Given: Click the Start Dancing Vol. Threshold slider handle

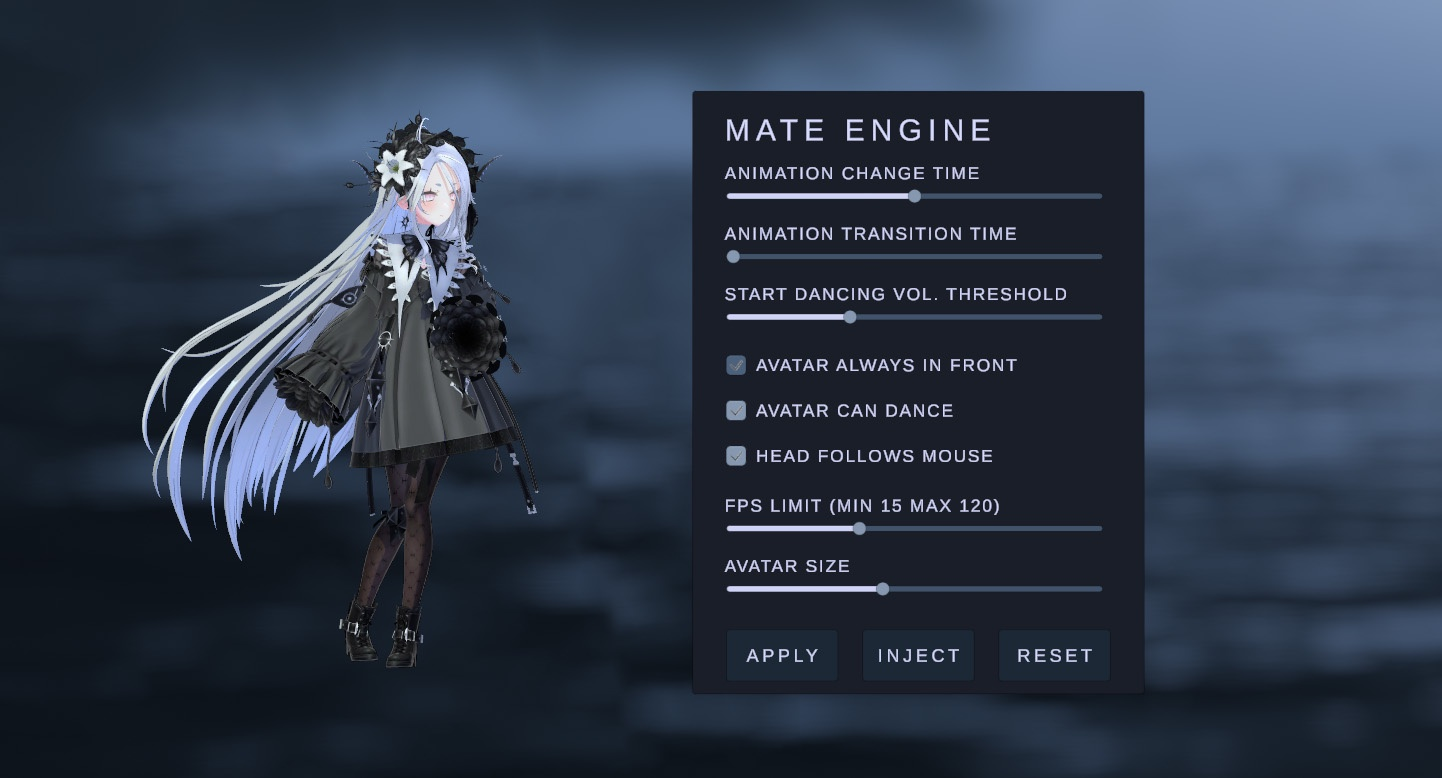Looking at the screenshot, I should pyautogui.click(x=850, y=317).
